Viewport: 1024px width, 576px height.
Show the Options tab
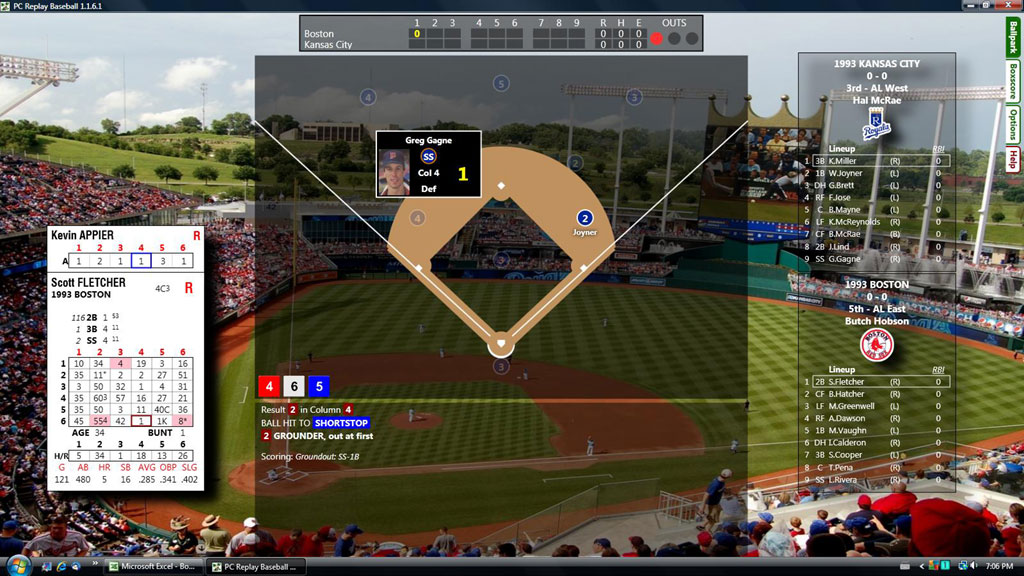1012,125
